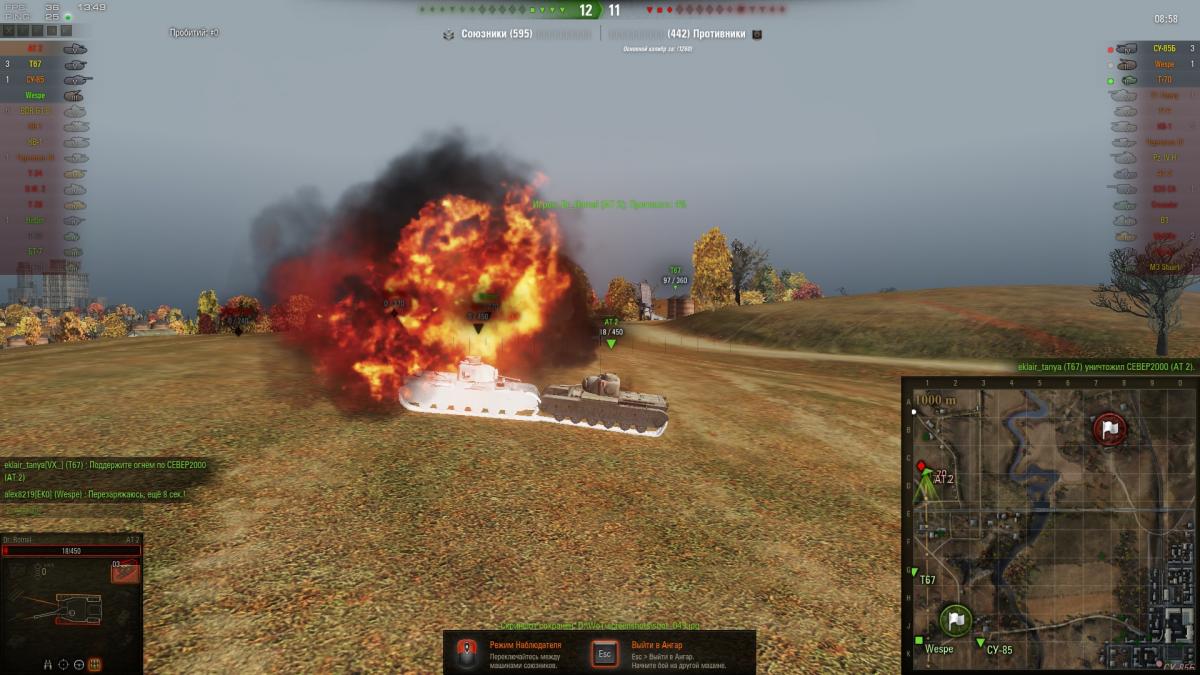Select the red shell ammo slot

pos(124,570)
